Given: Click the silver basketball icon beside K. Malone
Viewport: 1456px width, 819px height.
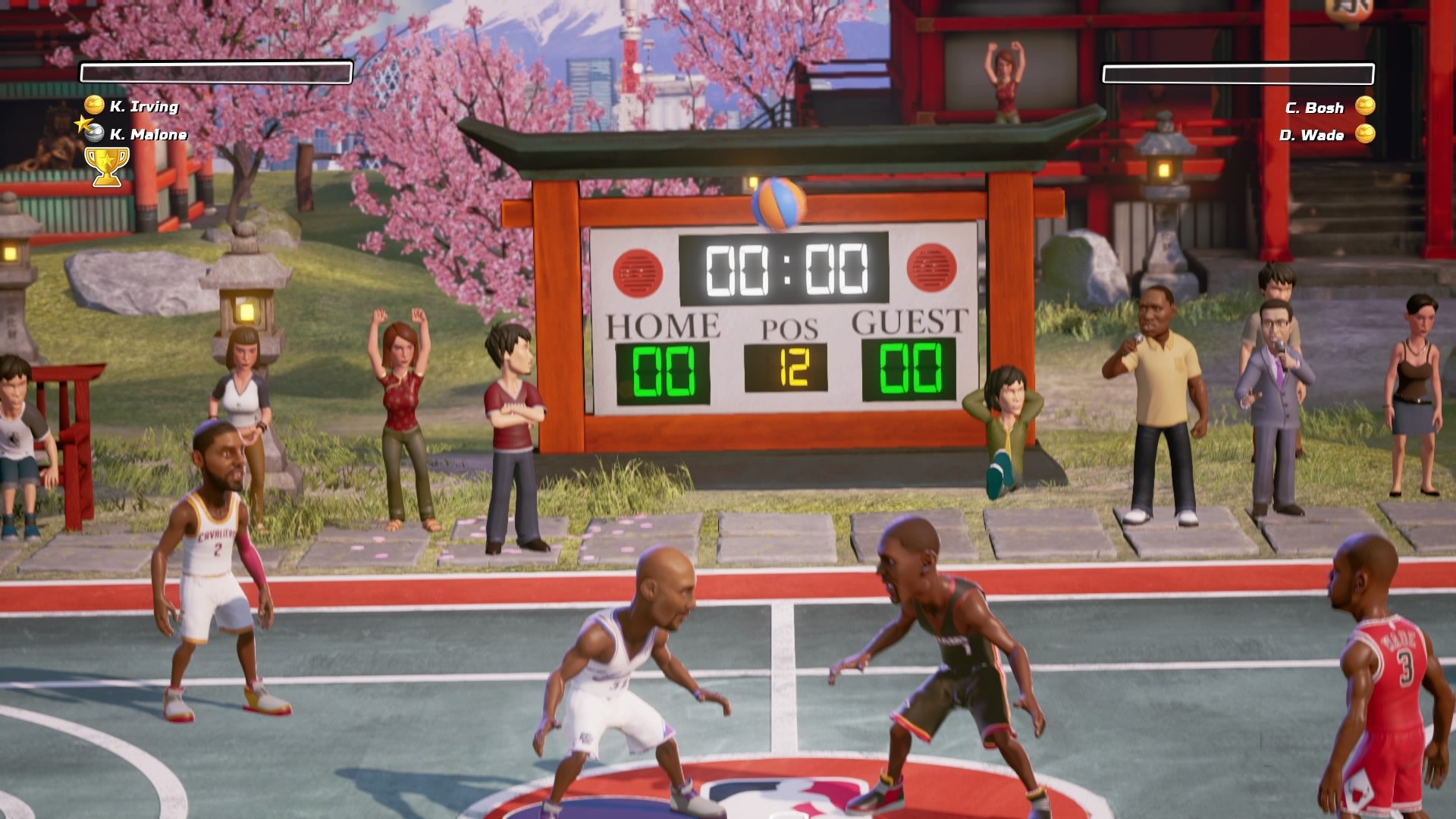Looking at the screenshot, I should (93, 135).
